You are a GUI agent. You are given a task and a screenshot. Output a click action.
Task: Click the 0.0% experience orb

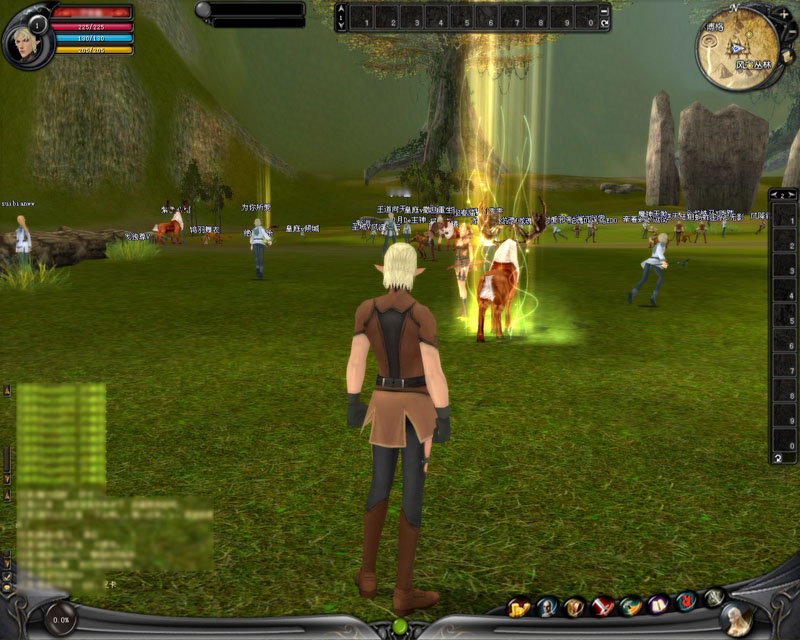coord(60,620)
